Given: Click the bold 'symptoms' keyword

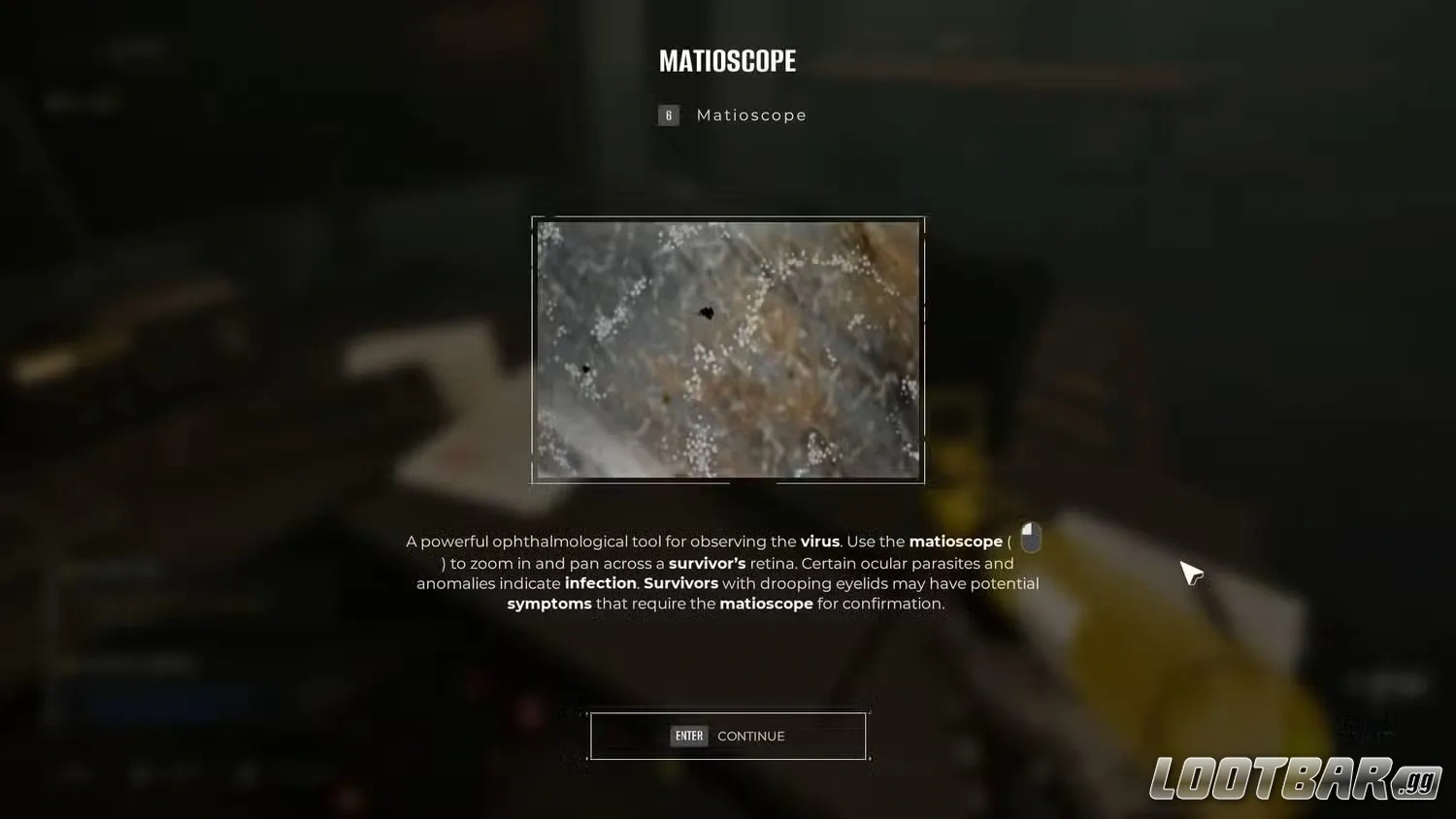Looking at the screenshot, I should 549,604.
